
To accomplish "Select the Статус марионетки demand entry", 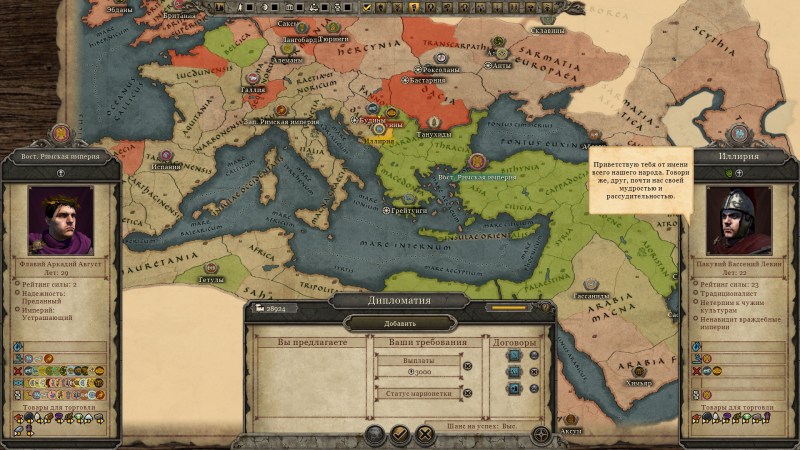I will [x=418, y=393].
